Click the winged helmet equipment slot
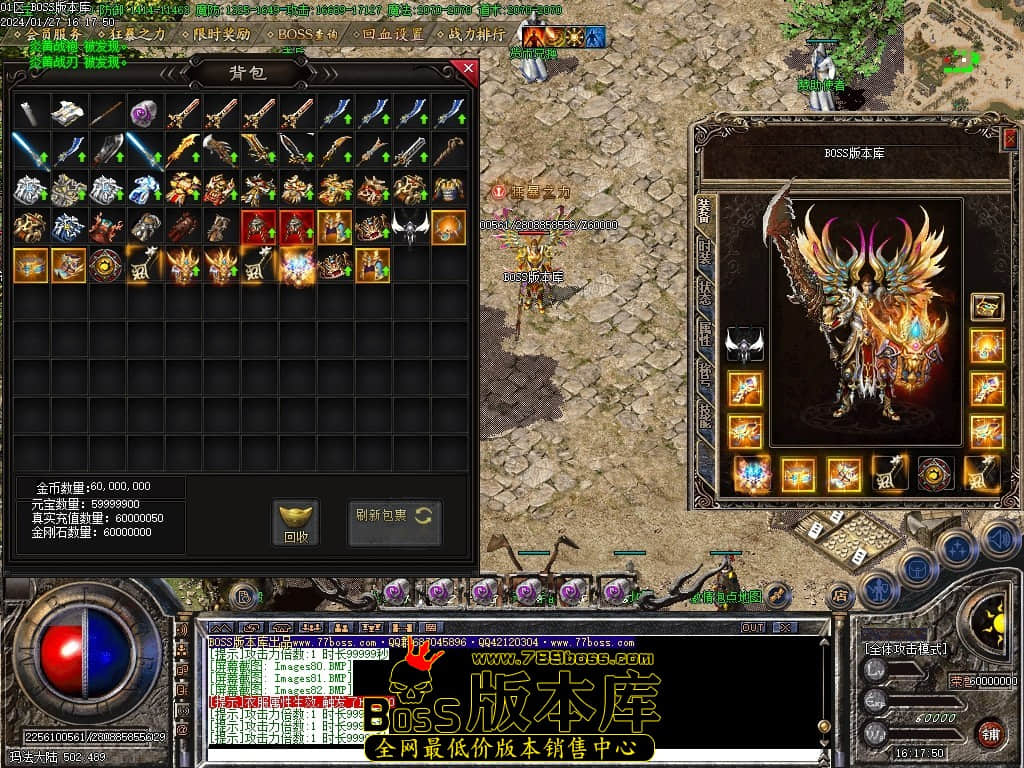 click(x=745, y=345)
